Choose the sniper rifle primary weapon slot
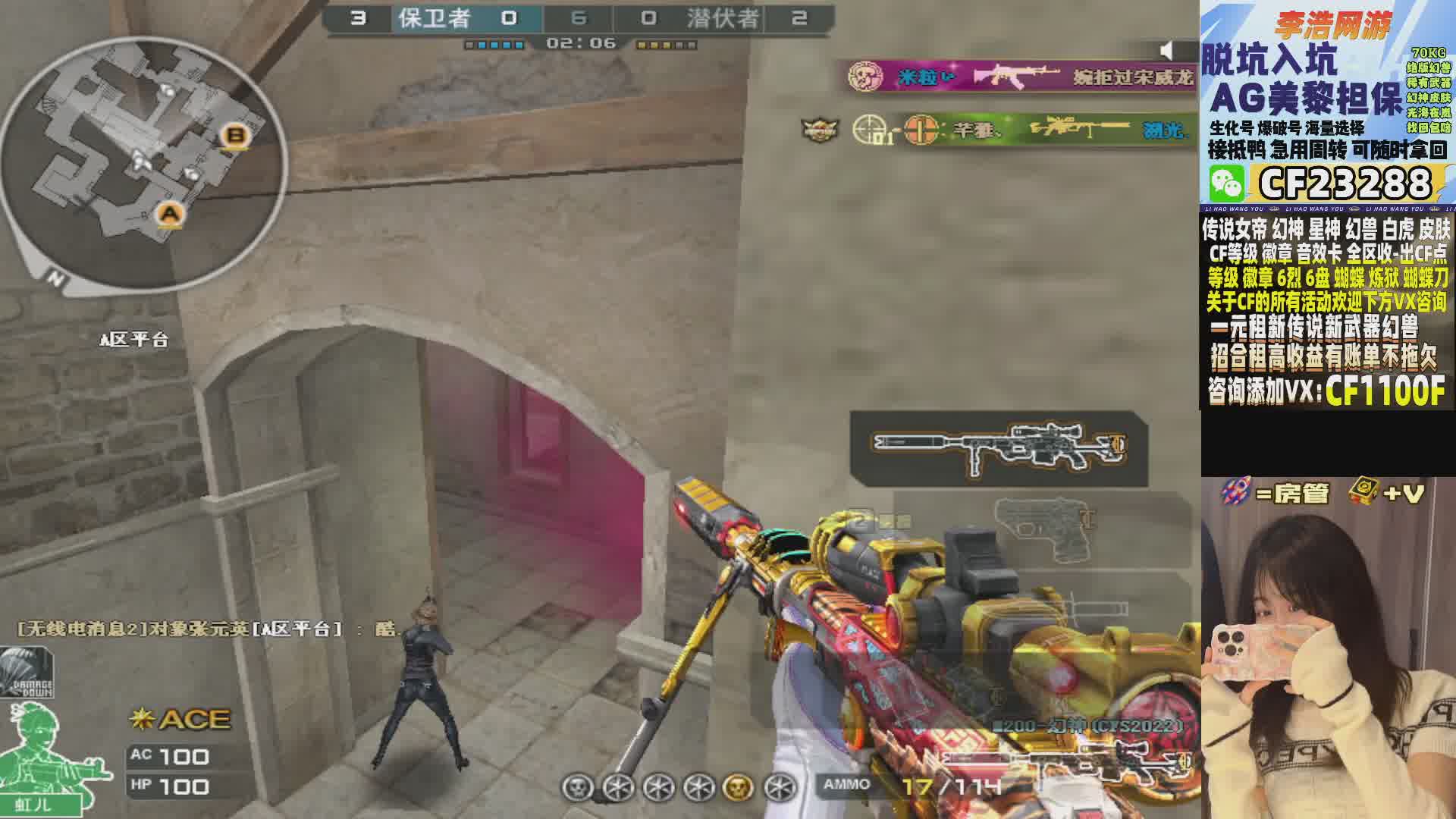The image size is (1456, 819). click(x=999, y=449)
